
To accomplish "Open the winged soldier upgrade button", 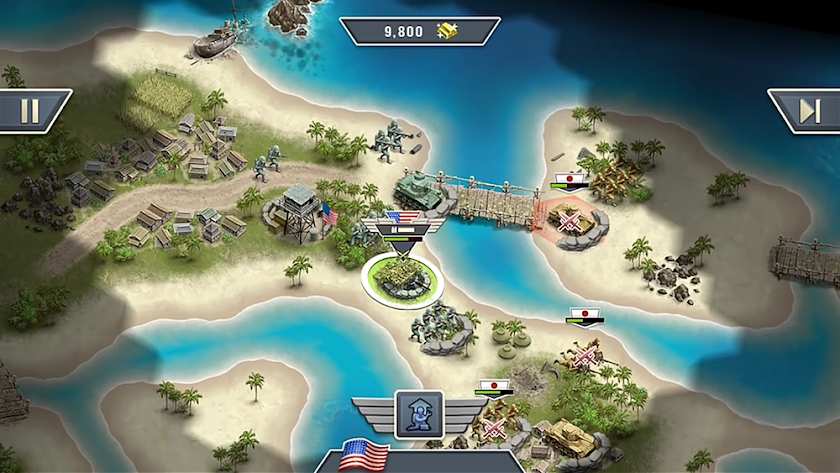I will coord(419,412).
